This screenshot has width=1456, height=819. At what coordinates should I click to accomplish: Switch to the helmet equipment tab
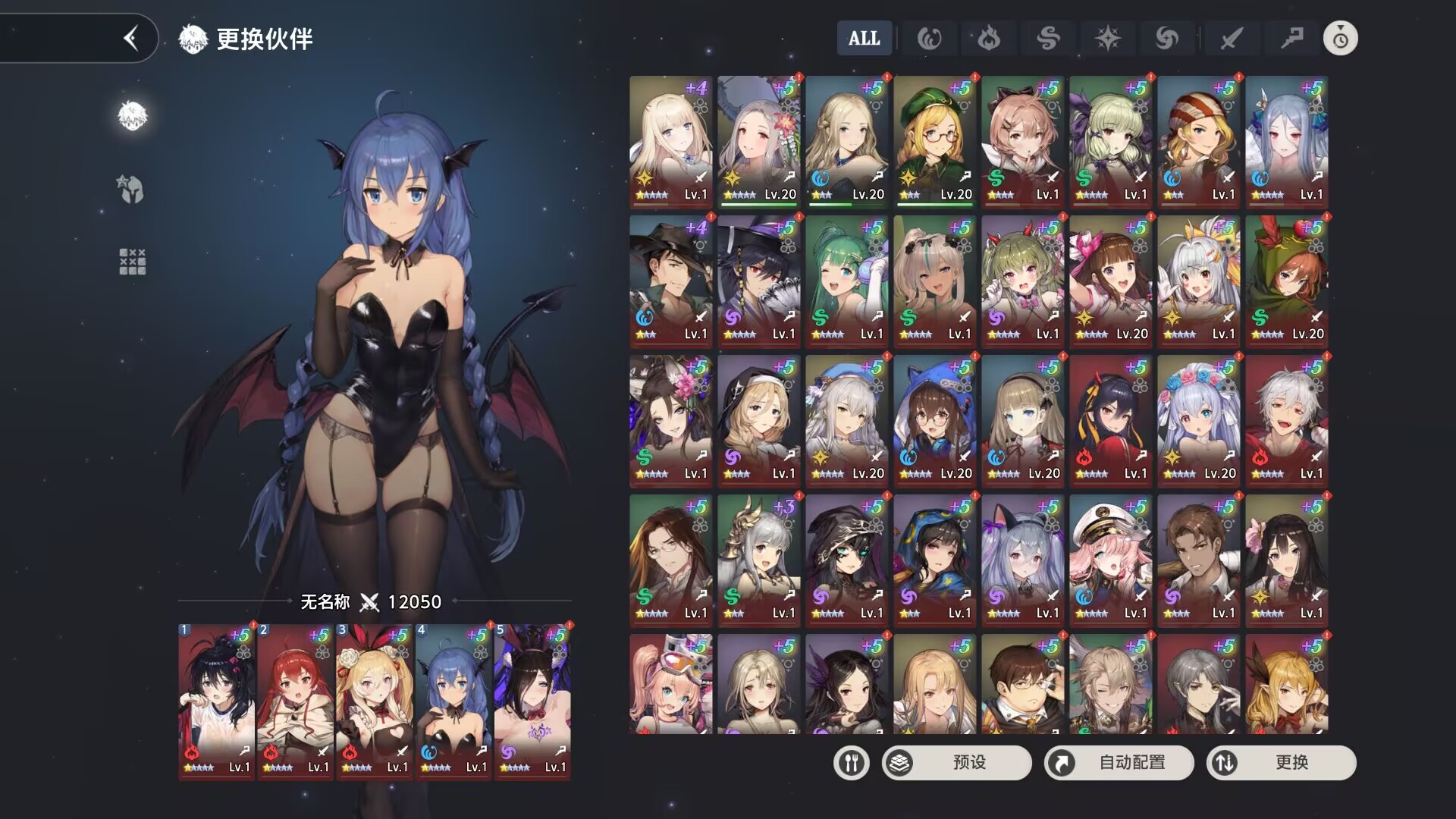tap(132, 189)
